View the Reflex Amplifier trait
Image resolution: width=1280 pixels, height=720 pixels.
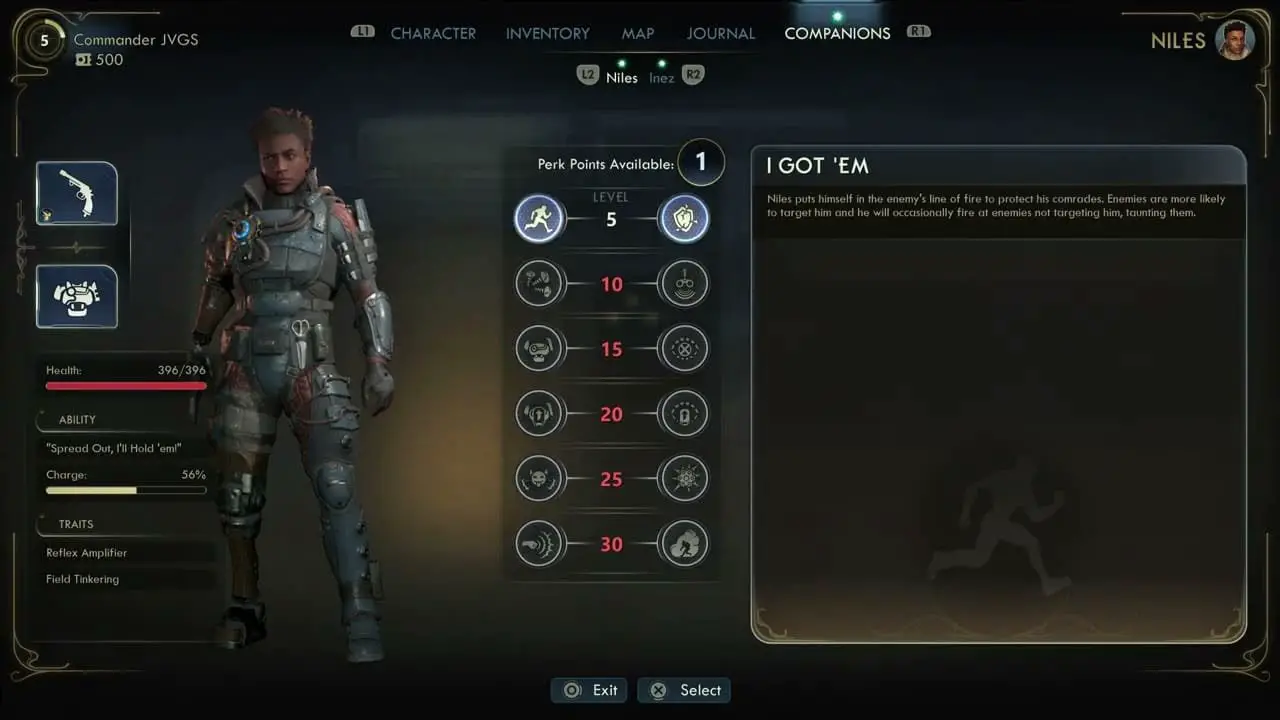click(87, 553)
